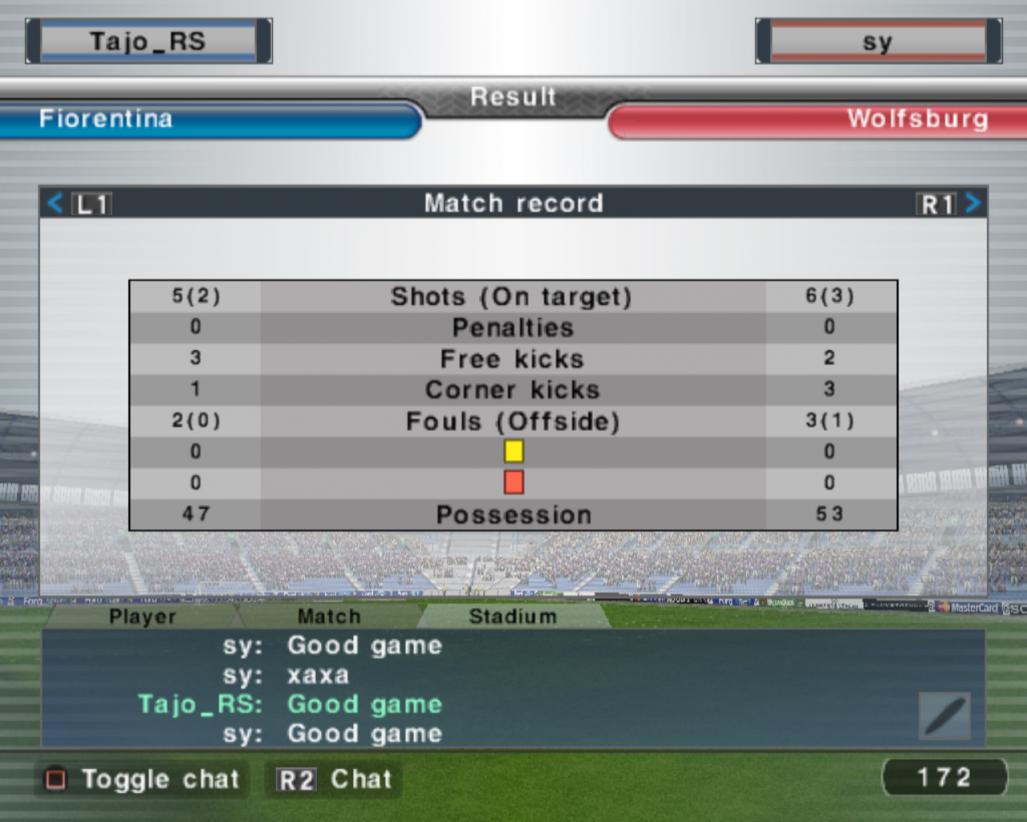Go to next record page with right arrow
Image resolution: width=1027 pixels, height=822 pixels.
(972, 204)
